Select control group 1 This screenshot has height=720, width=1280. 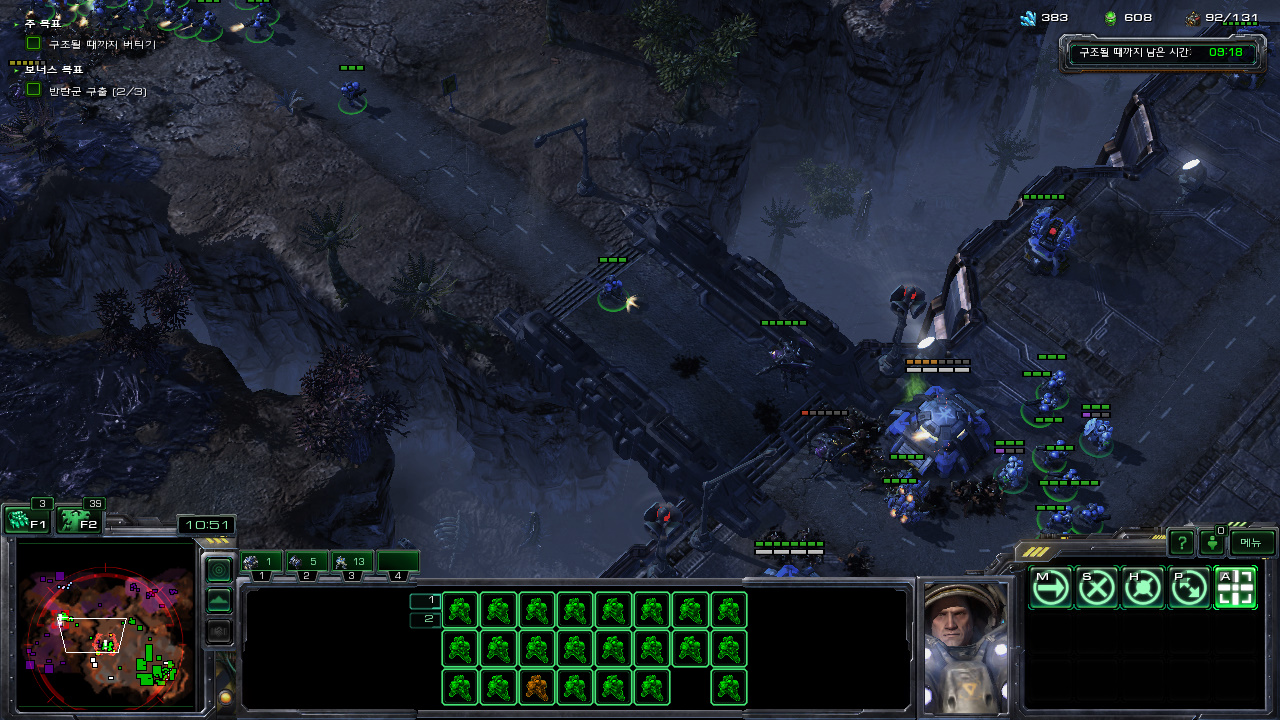(261, 562)
